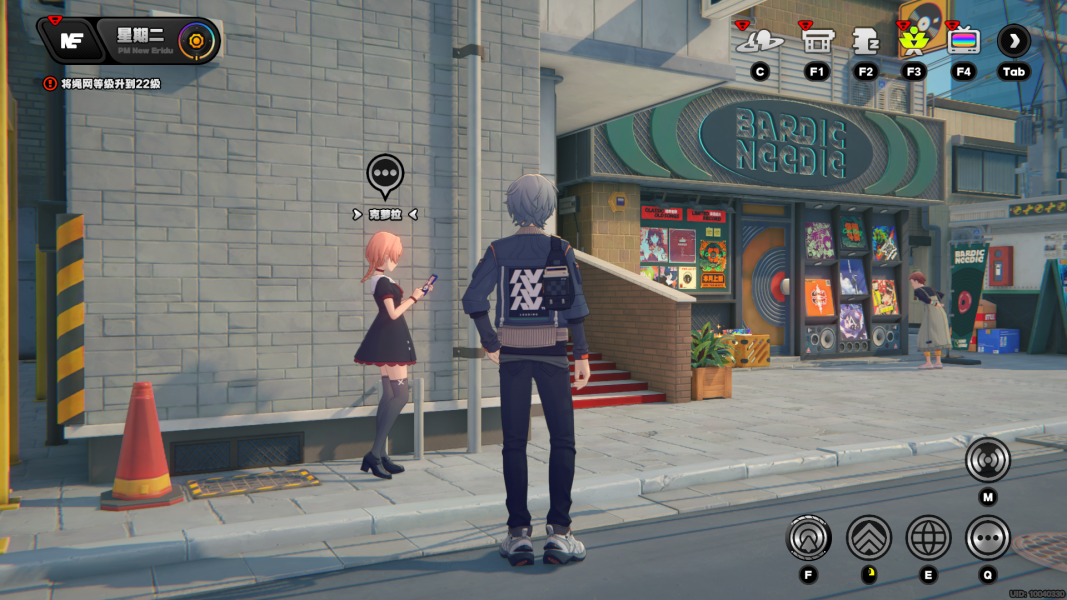Open the NE logo main menu

pyautogui.click(x=71, y=41)
